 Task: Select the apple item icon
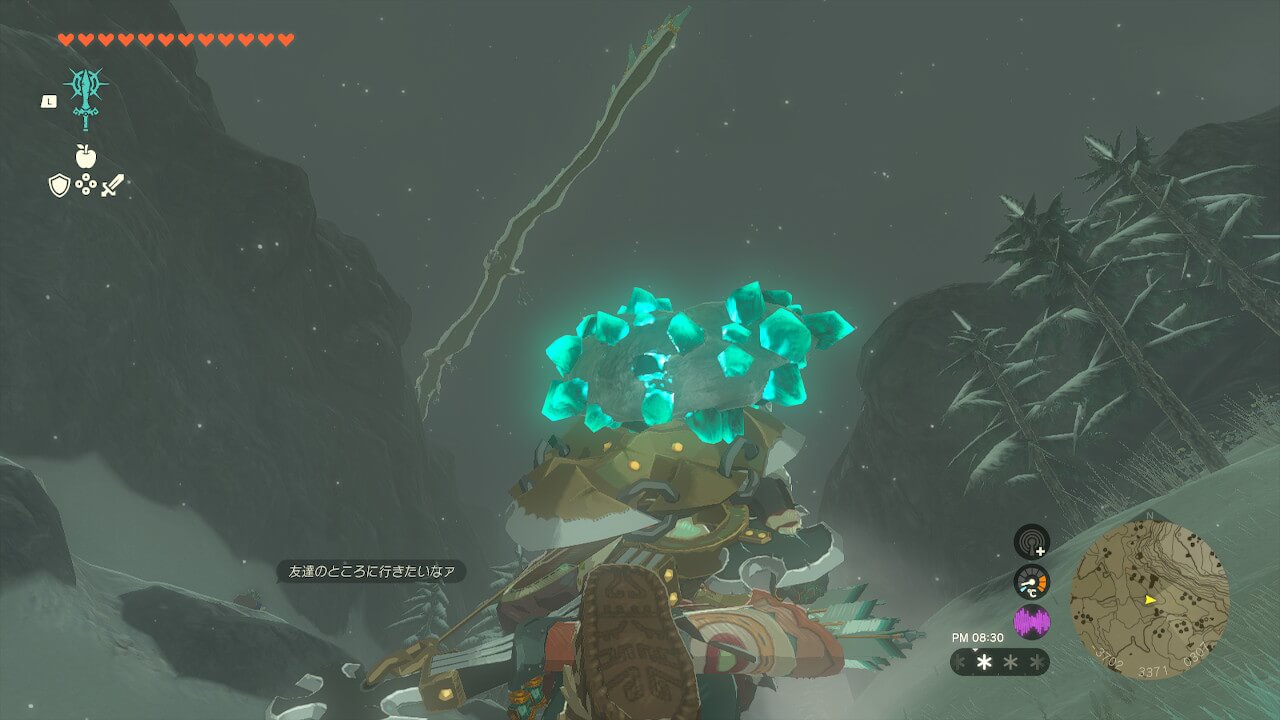tap(85, 156)
